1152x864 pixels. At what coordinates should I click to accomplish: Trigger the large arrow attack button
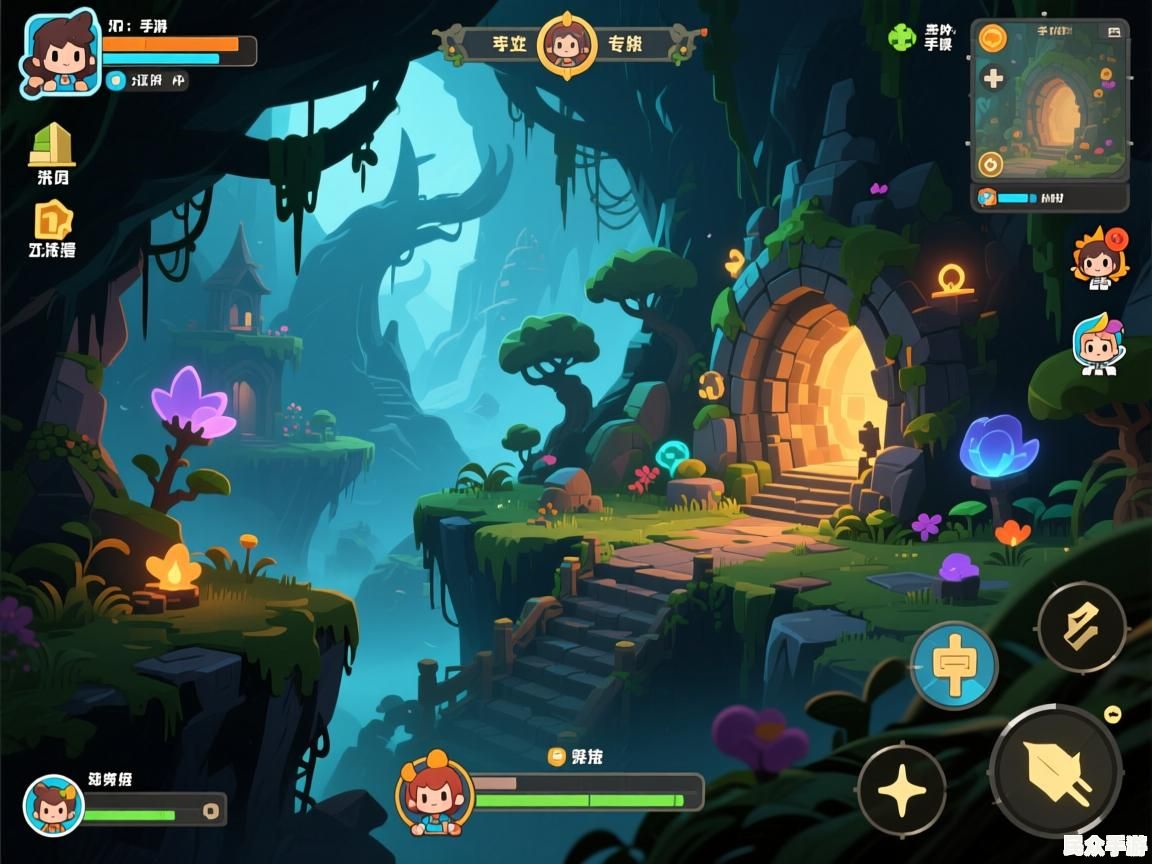(1056, 771)
